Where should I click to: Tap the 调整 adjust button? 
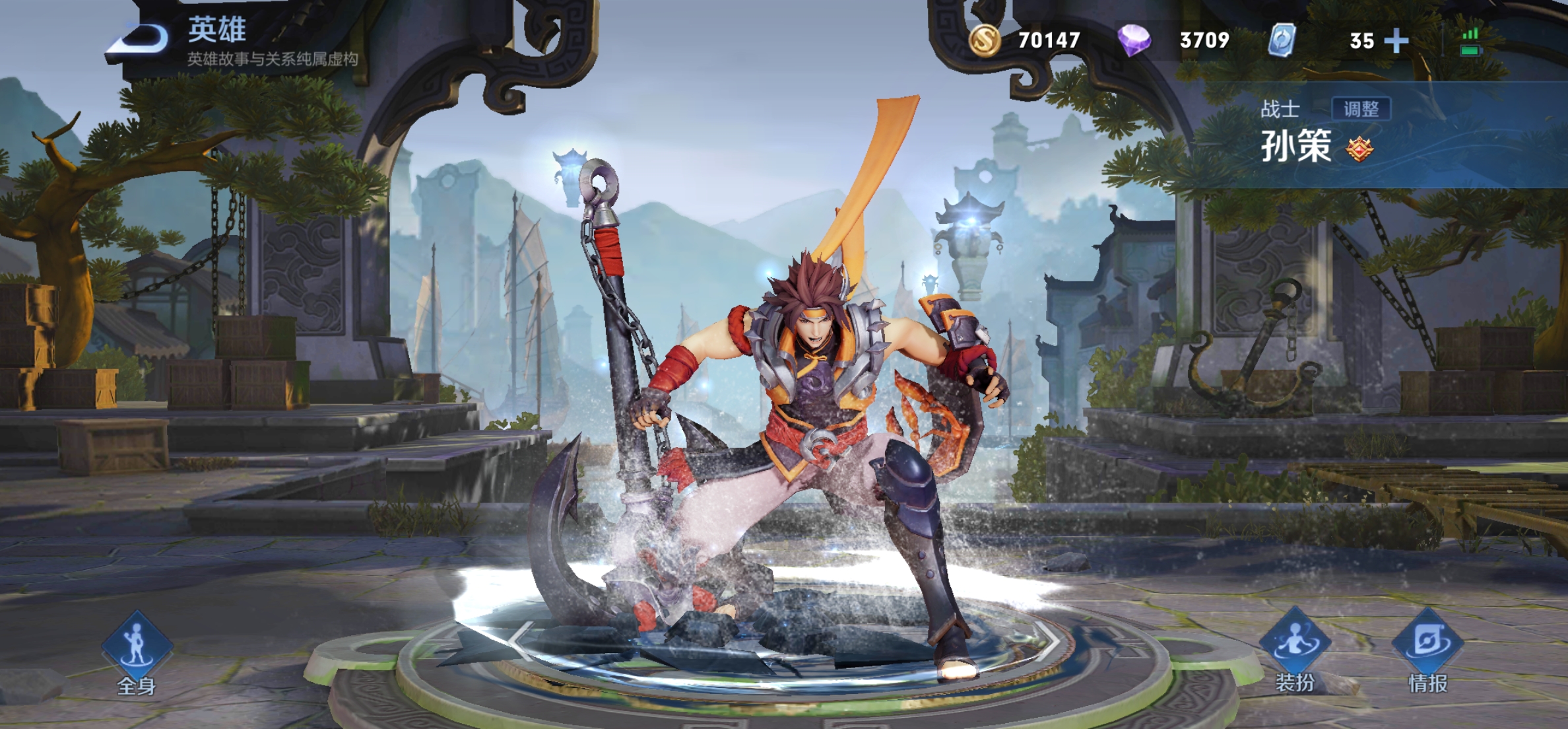pyautogui.click(x=1361, y=109)
